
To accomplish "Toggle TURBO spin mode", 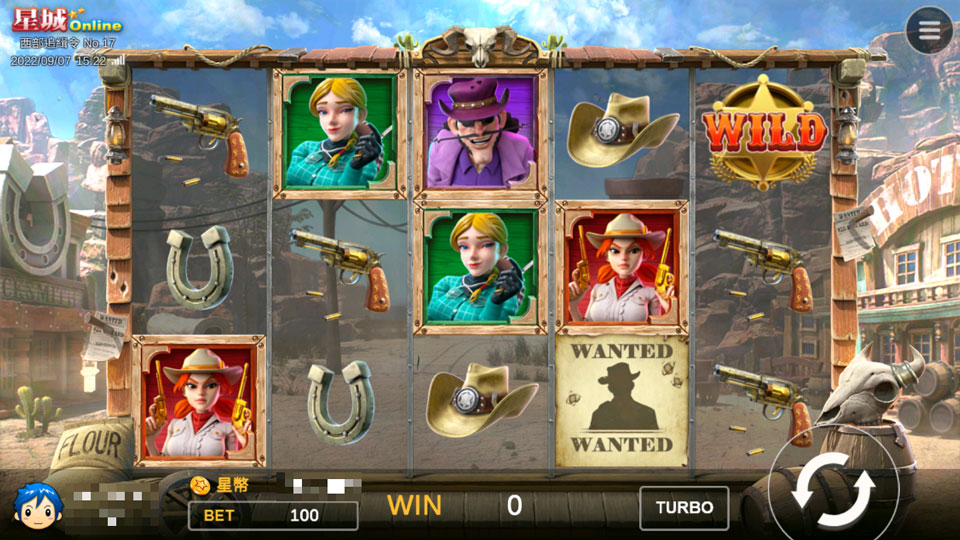I will coord(684,507).
